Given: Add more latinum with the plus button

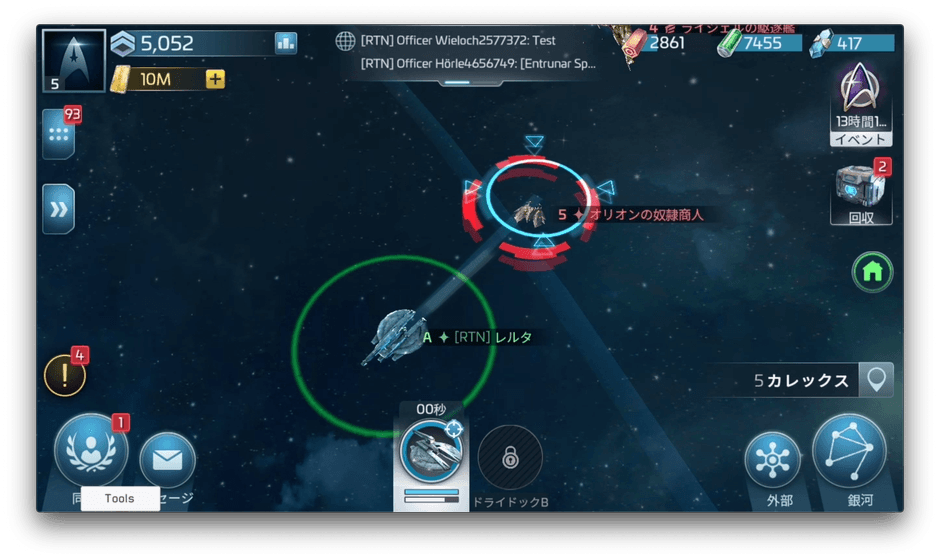Looking at the screenshot, I should pyautogui.click(x=215, y=79).
